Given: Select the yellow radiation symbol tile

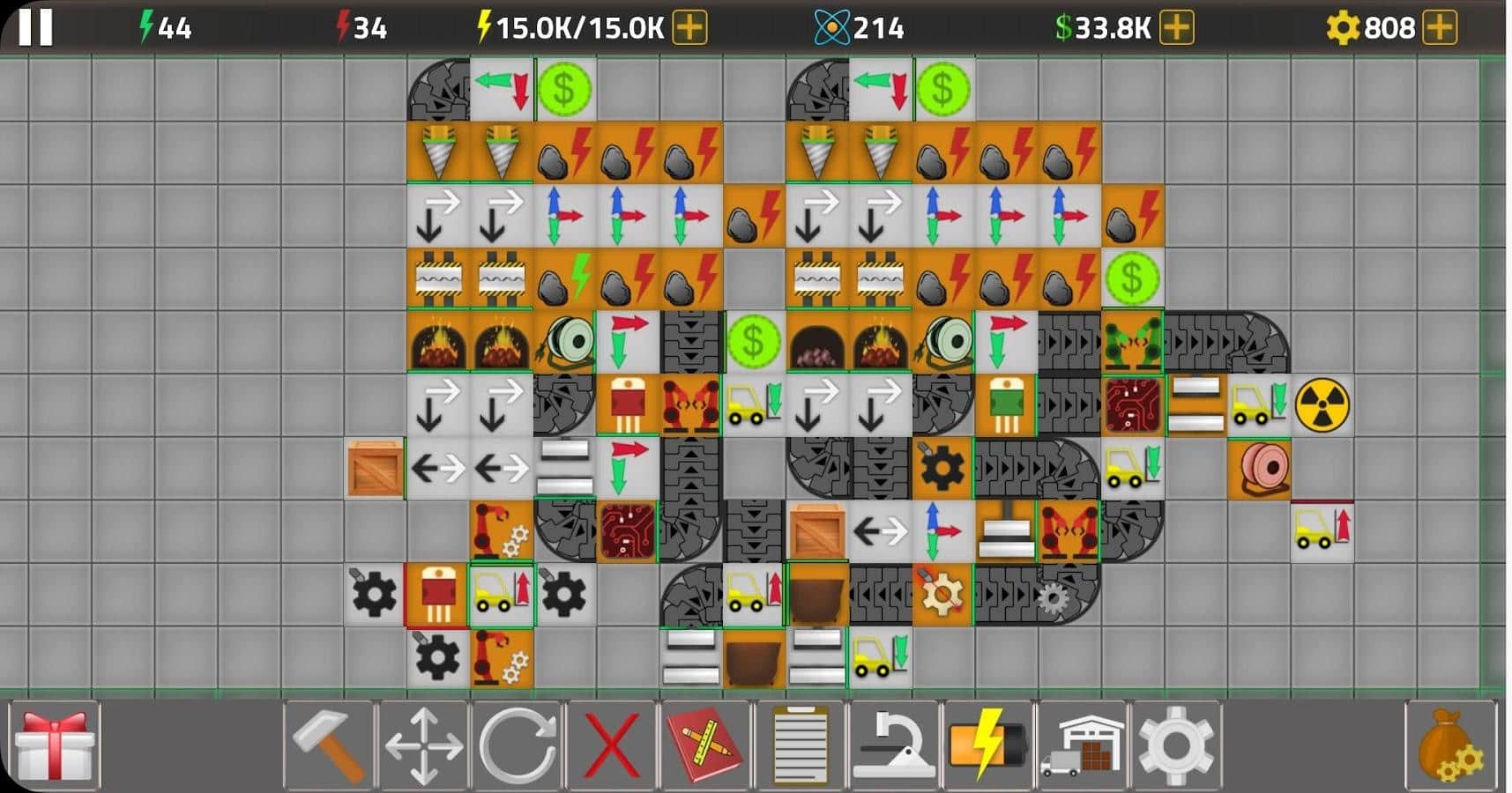Looking at the screenshot, I should tap(1321, 406).
